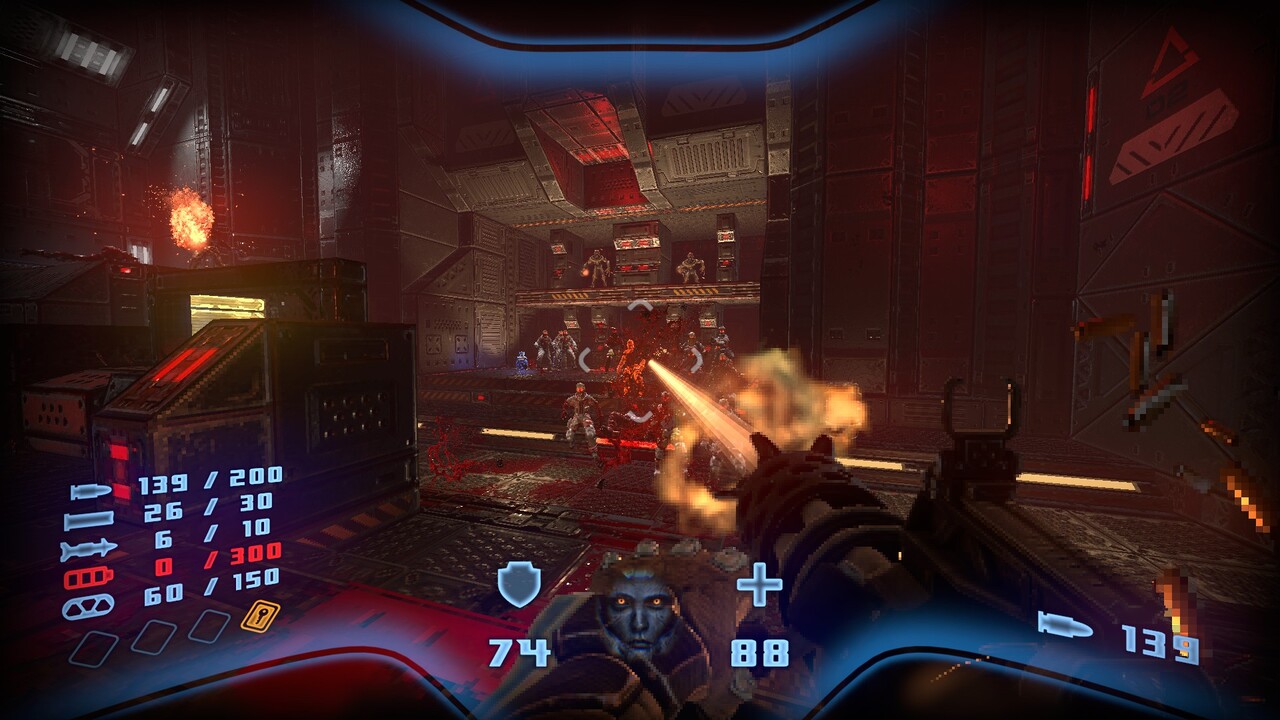The height and width of the screenshot is (720, 1280).
Task: Click the current weapon bullet icon beside 139
Action: (x=1065, y=626)
